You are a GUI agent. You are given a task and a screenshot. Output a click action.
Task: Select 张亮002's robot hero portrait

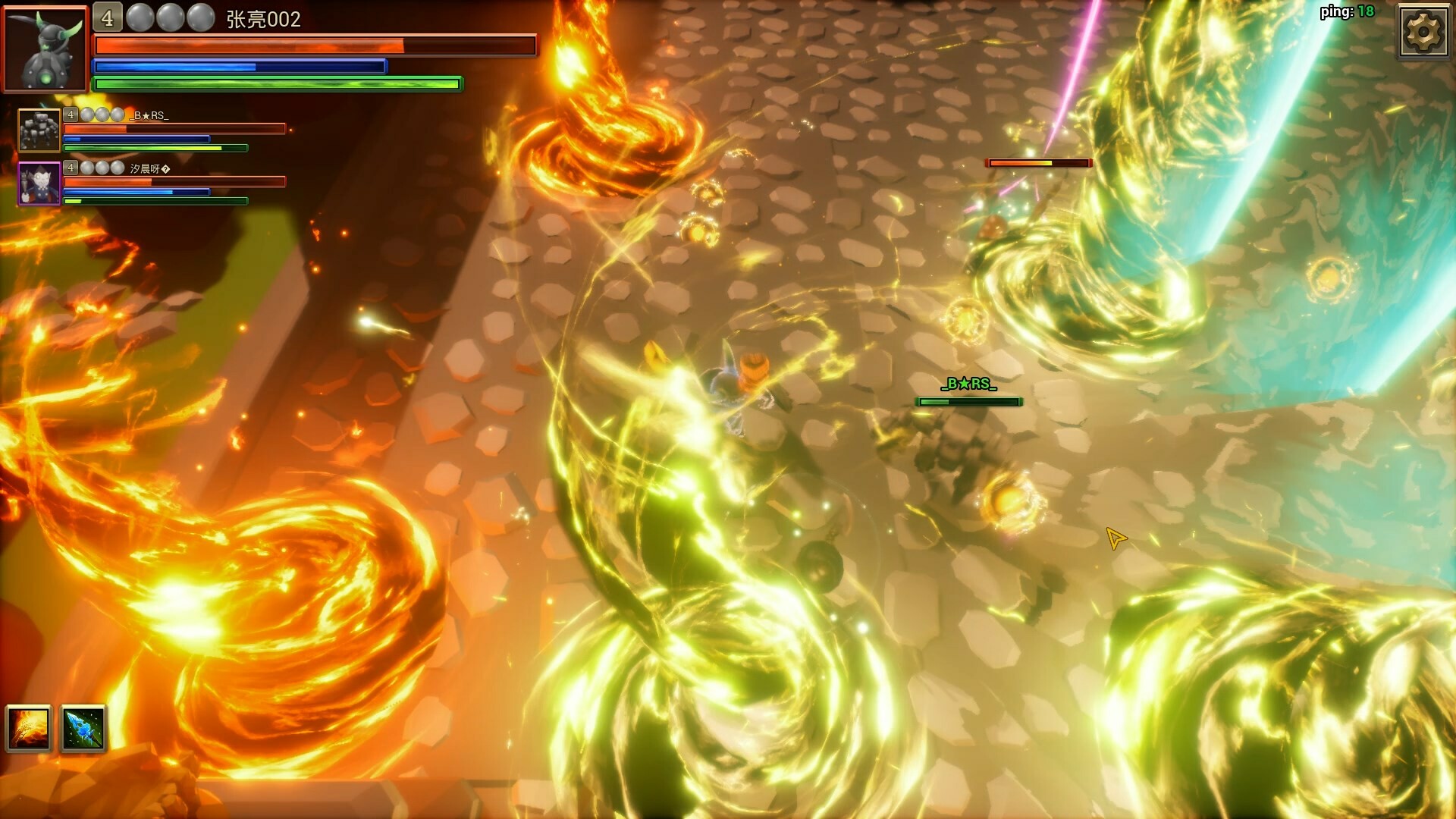(x=45, y=47)
